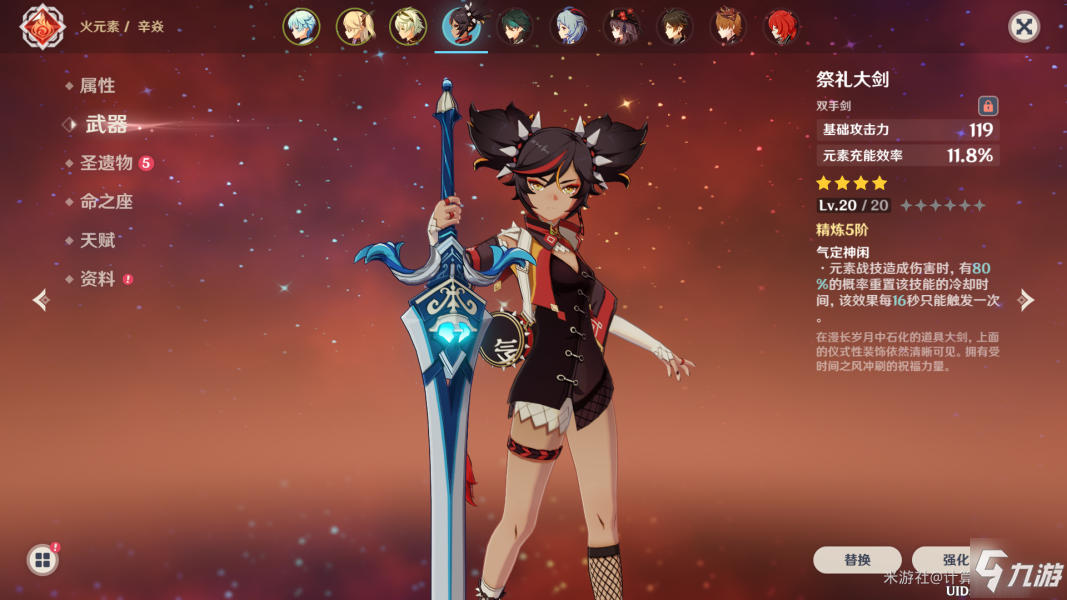Choose the blonde ponytail Traveler portrait
Viewport: 1067px width, 600px height.
(x=355, y=27)
